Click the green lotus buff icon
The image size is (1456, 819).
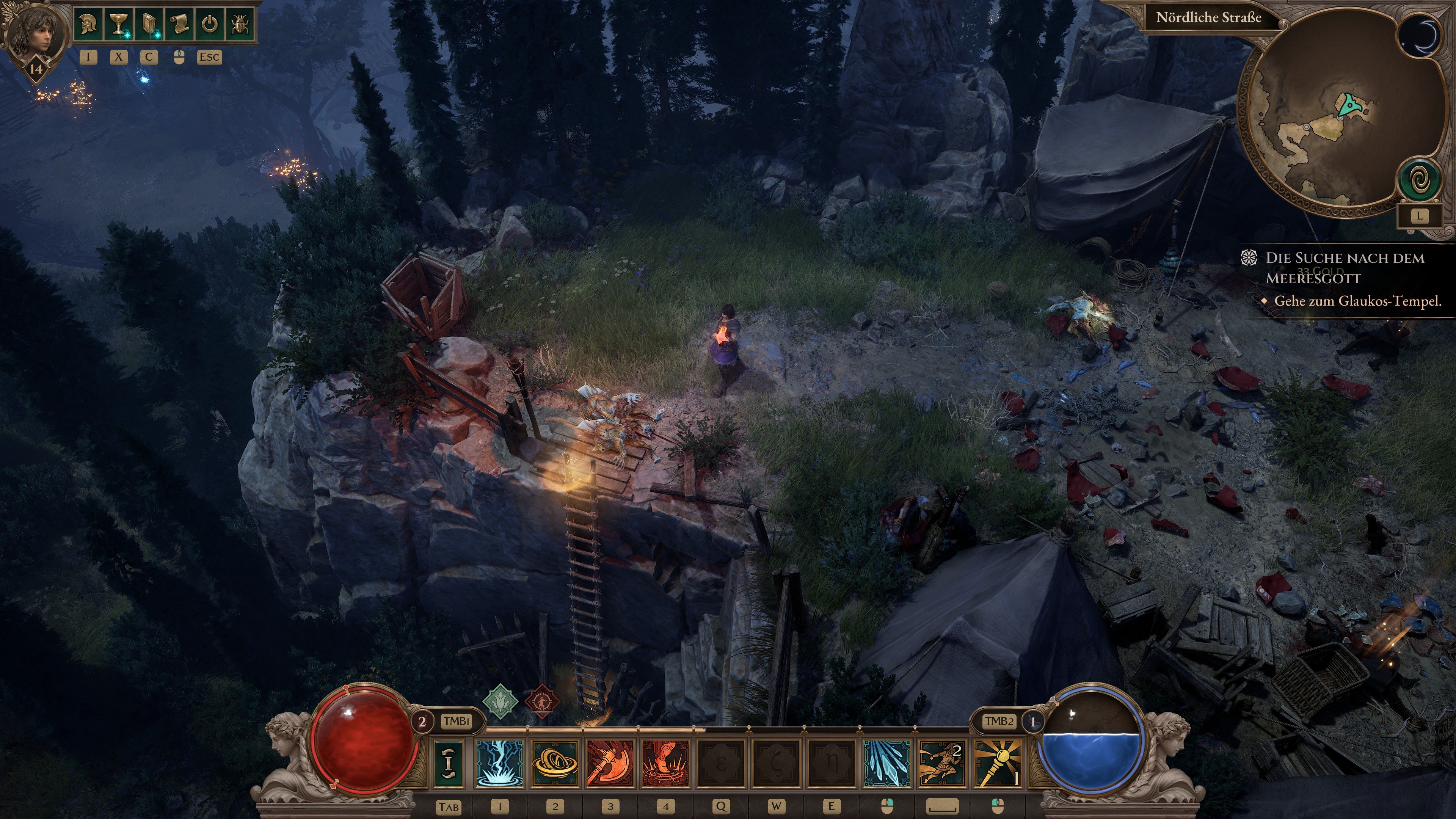pyautogui.click(x=500, y=701)
